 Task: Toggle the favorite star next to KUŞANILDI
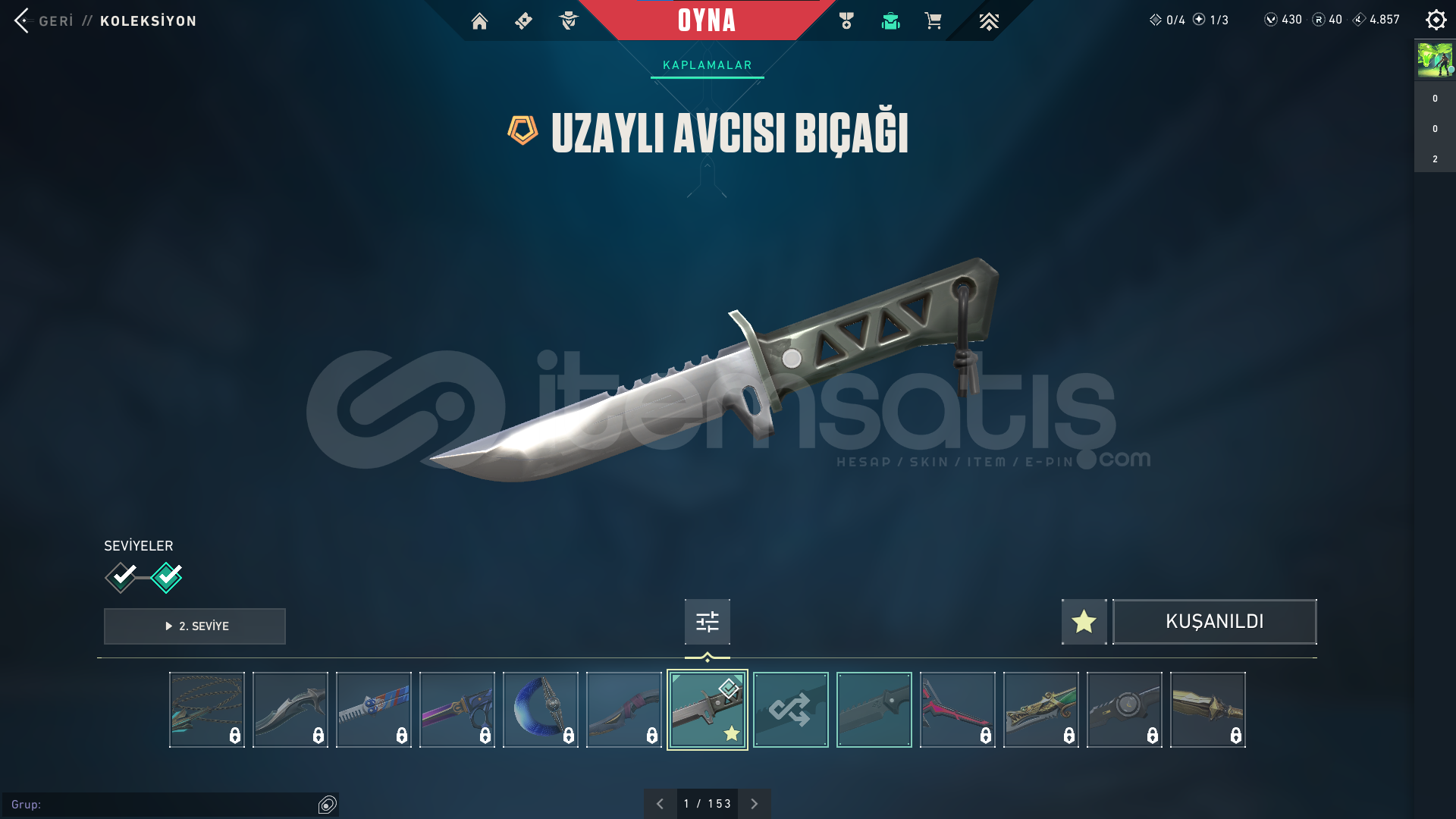(1083, 622)
